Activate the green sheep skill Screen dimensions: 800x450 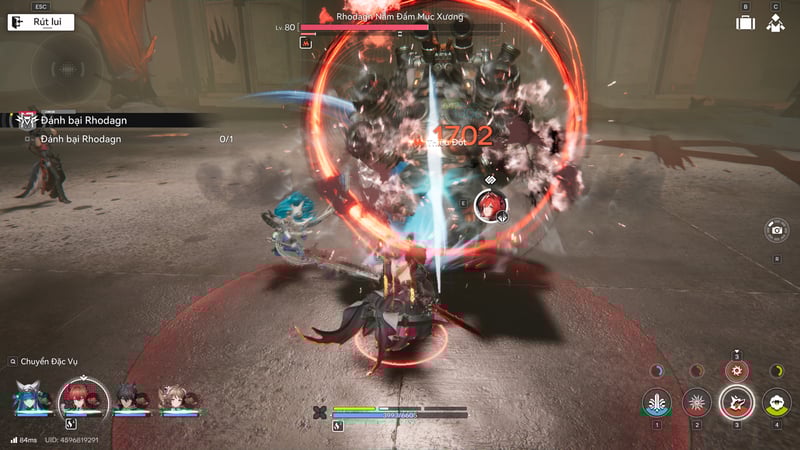777,402
